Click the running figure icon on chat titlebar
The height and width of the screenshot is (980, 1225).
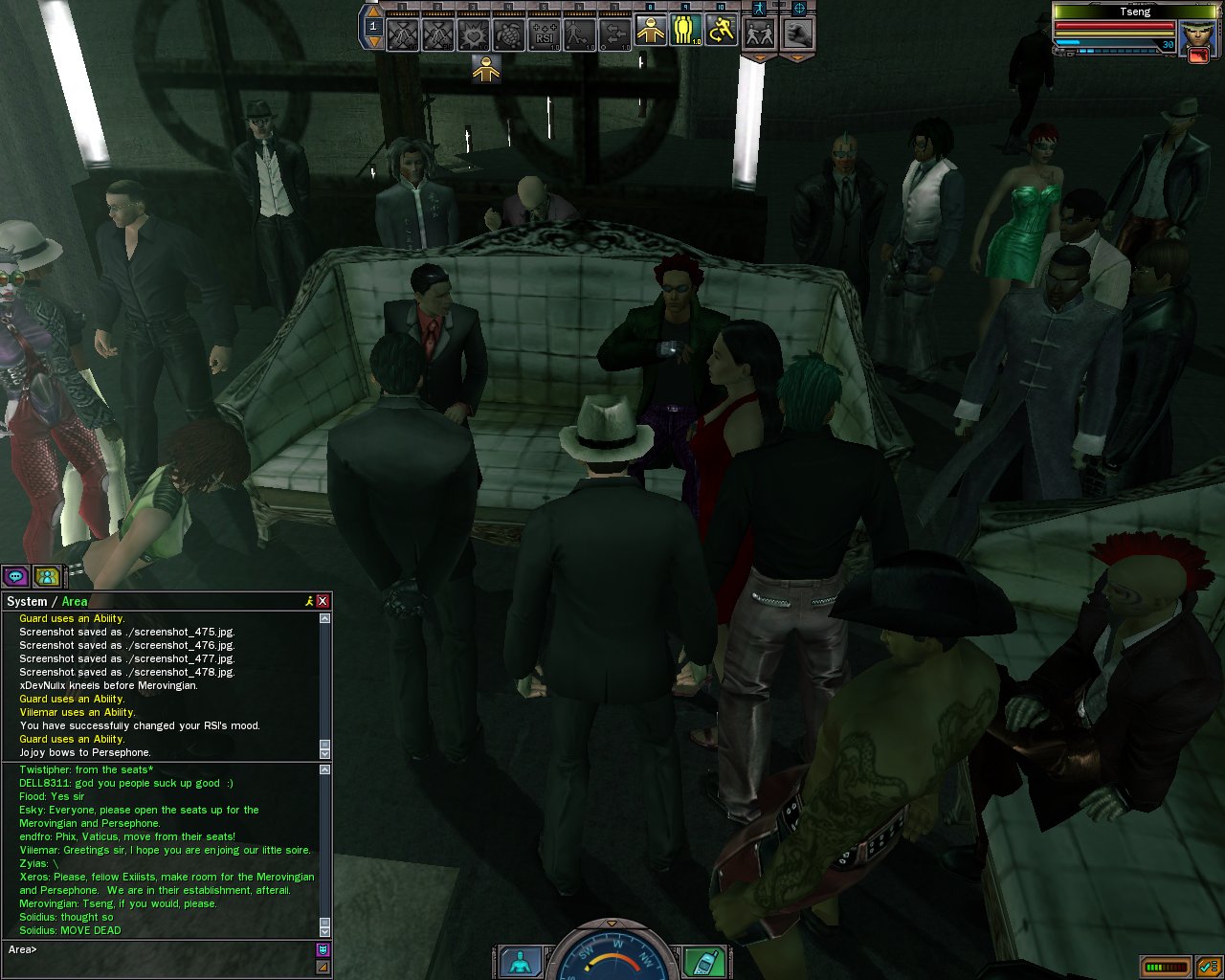[x=308, y=601]
